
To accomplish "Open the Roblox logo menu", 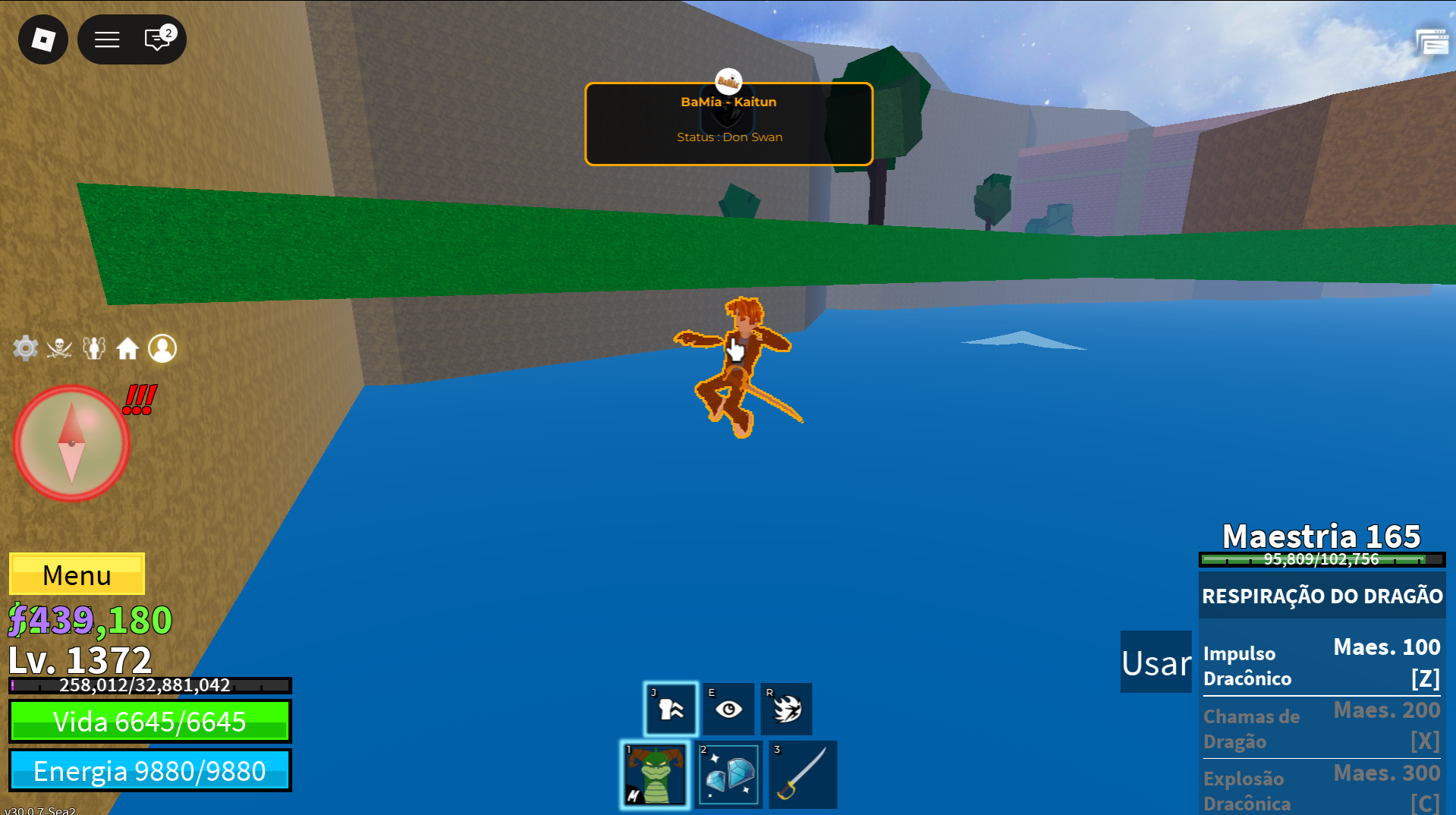I will click(x=43, y=39).
